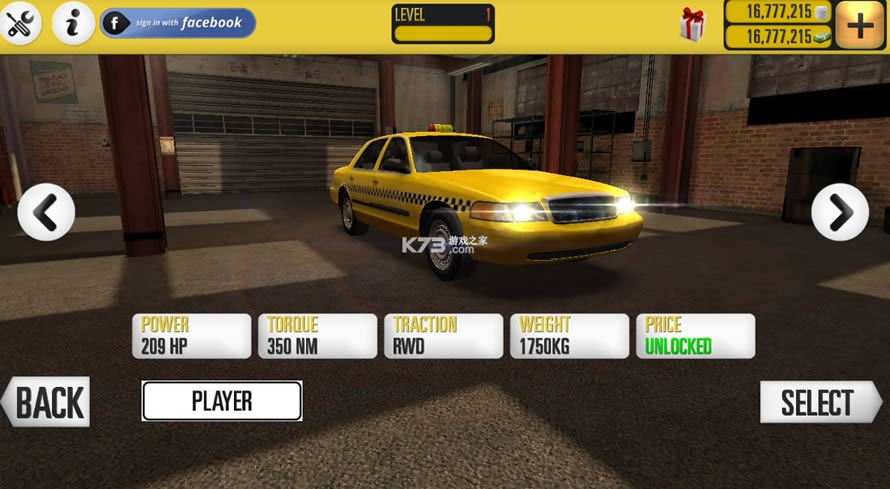Screen dimensions: 890x489
Task: Sign in with Facebook
Action: [x=177, y=23]
